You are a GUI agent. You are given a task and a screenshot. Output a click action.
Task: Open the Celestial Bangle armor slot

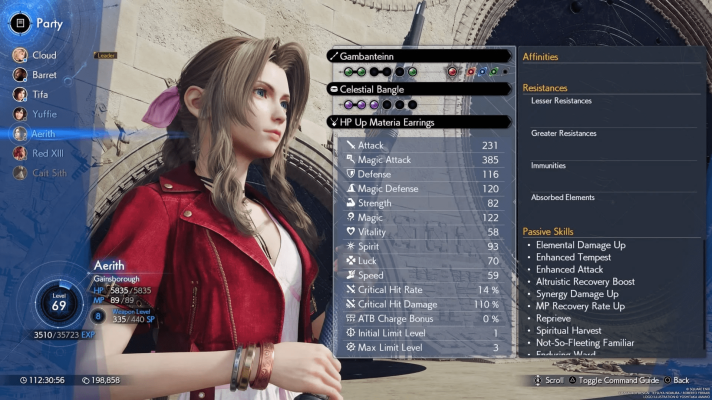(421, 89)
